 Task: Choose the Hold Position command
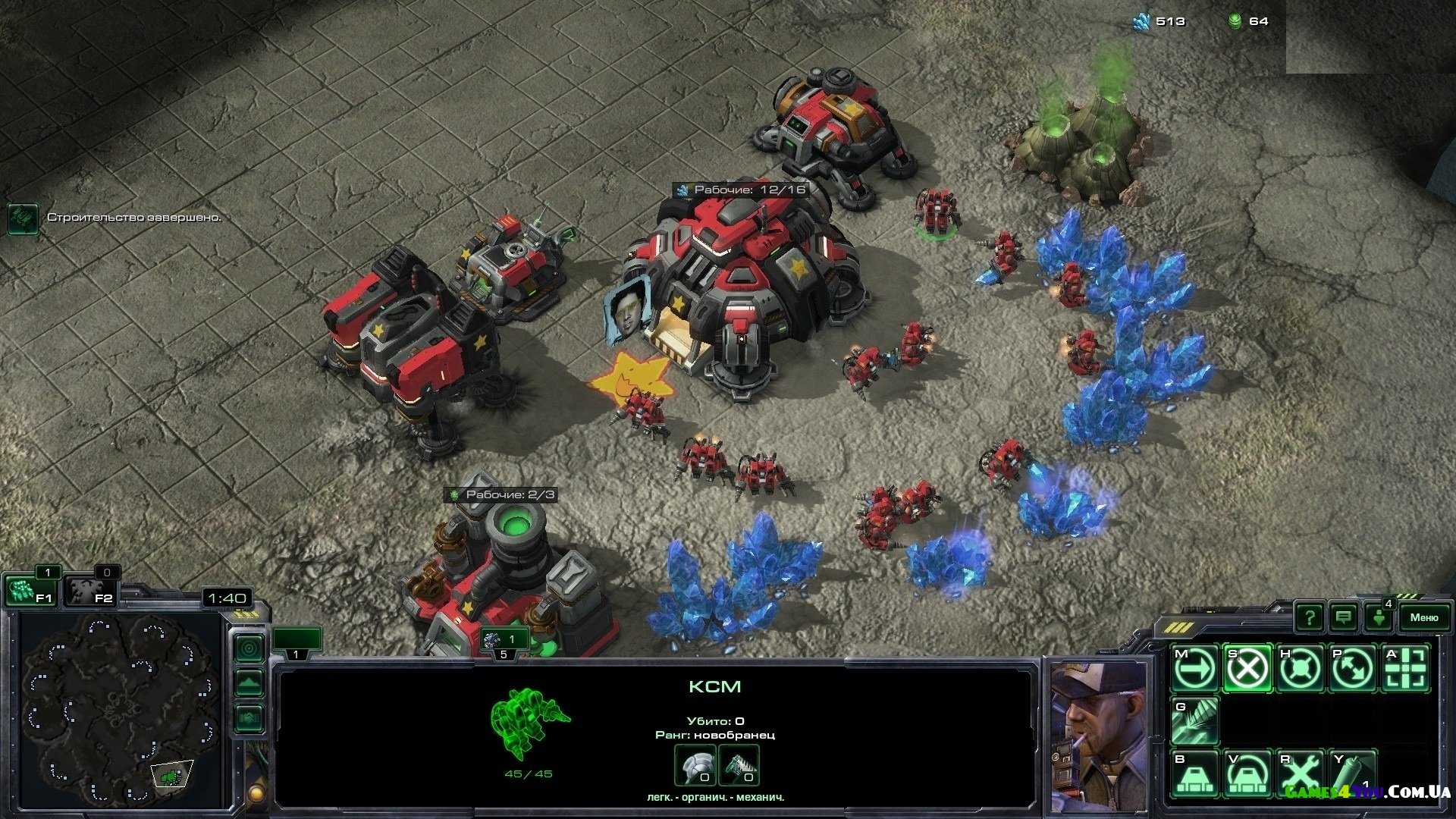click(x=1300, y=669)
